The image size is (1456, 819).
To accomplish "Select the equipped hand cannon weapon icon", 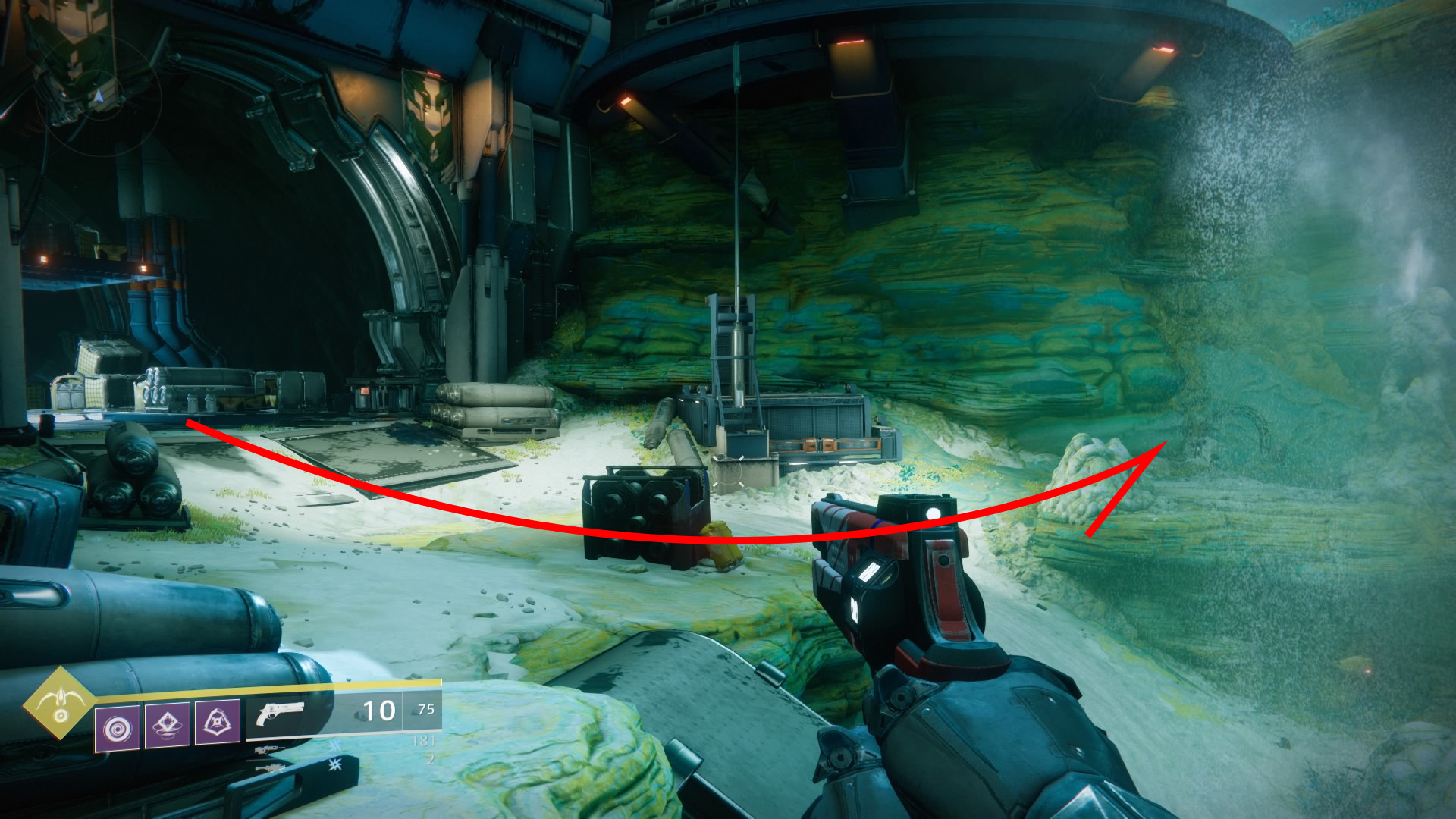I will click(x=280, y=714).
